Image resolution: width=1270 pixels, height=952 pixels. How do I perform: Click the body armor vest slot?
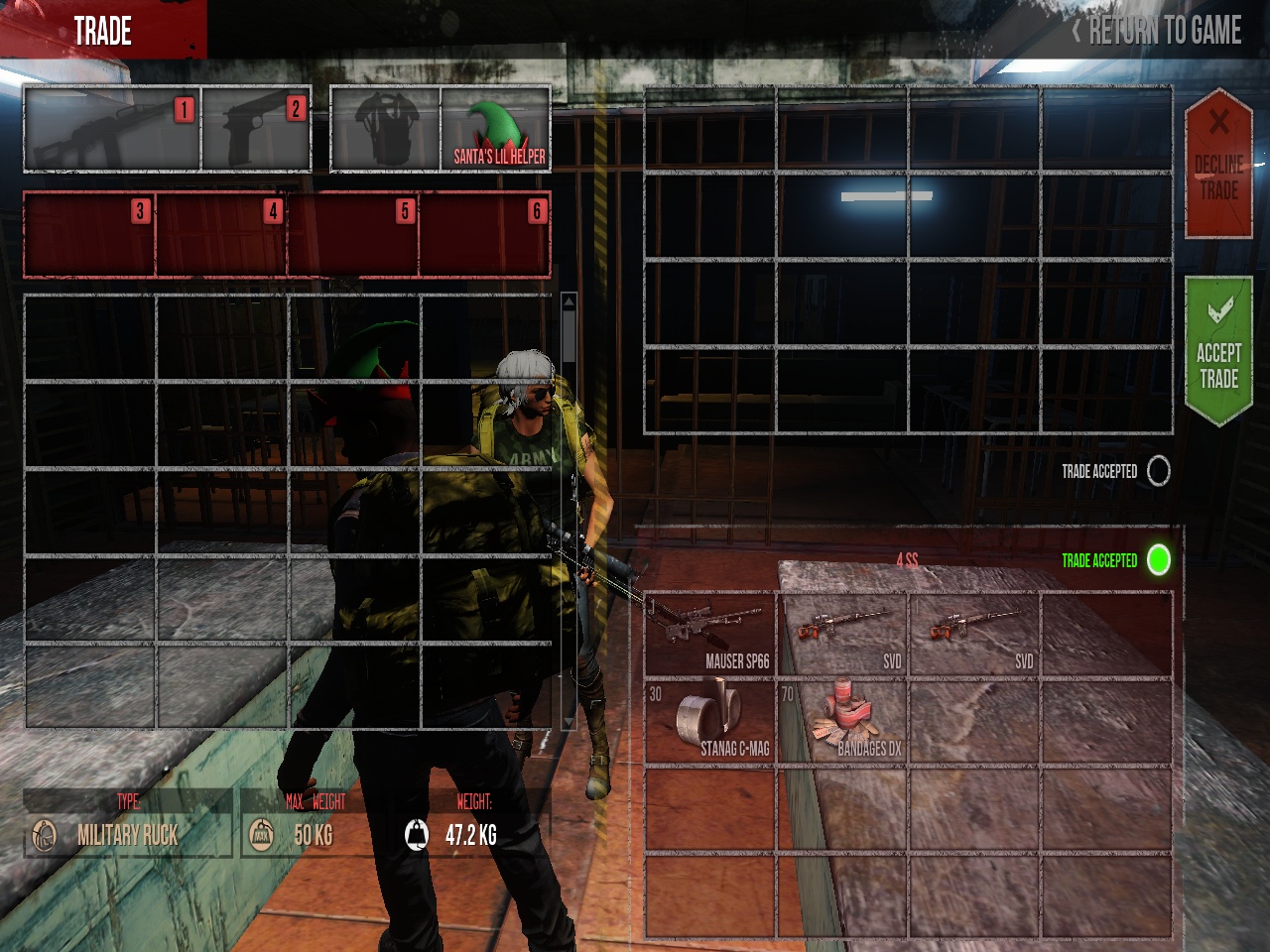click(385, 129)
